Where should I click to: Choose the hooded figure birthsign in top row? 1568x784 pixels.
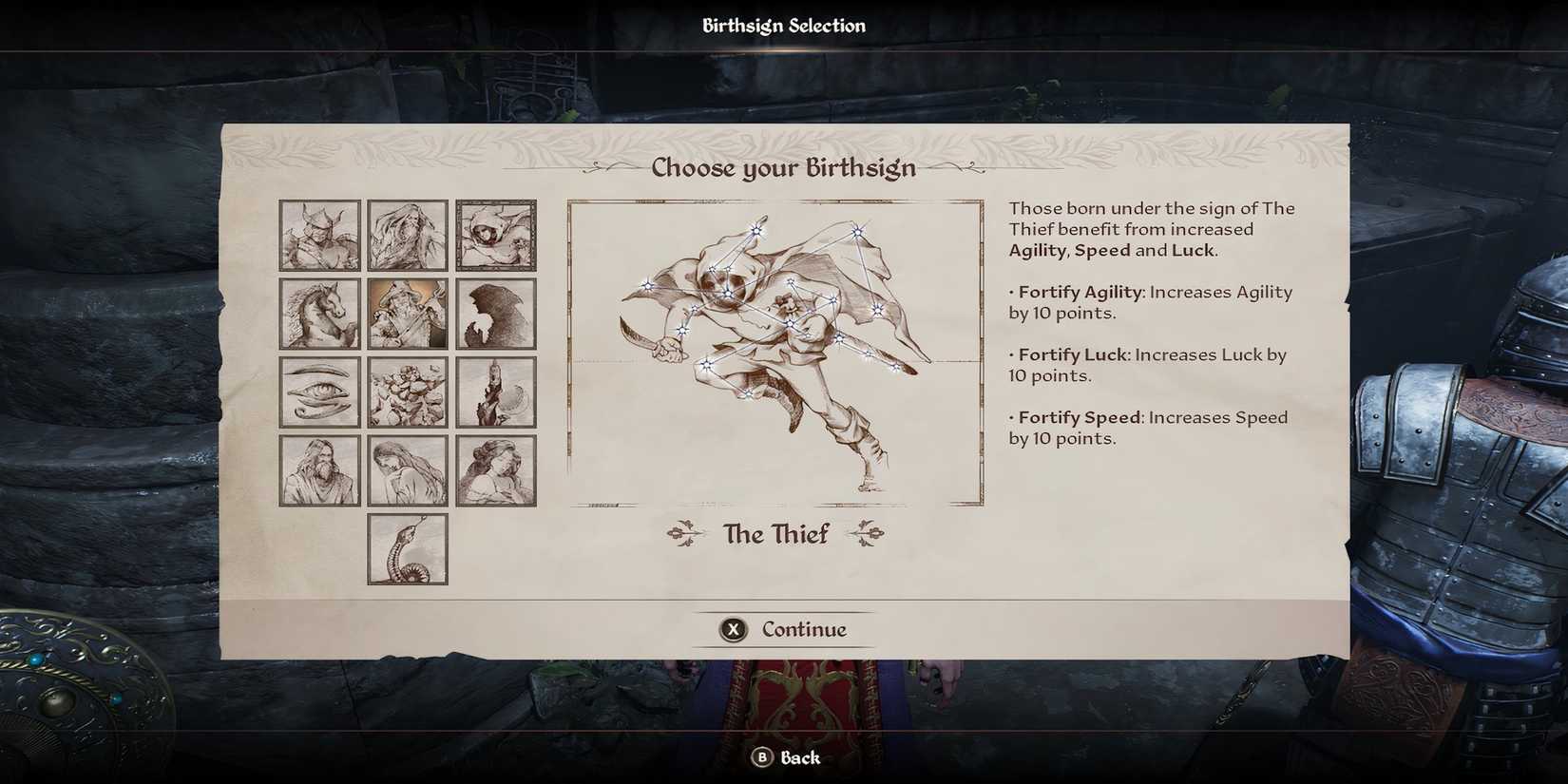pos(495,236)
